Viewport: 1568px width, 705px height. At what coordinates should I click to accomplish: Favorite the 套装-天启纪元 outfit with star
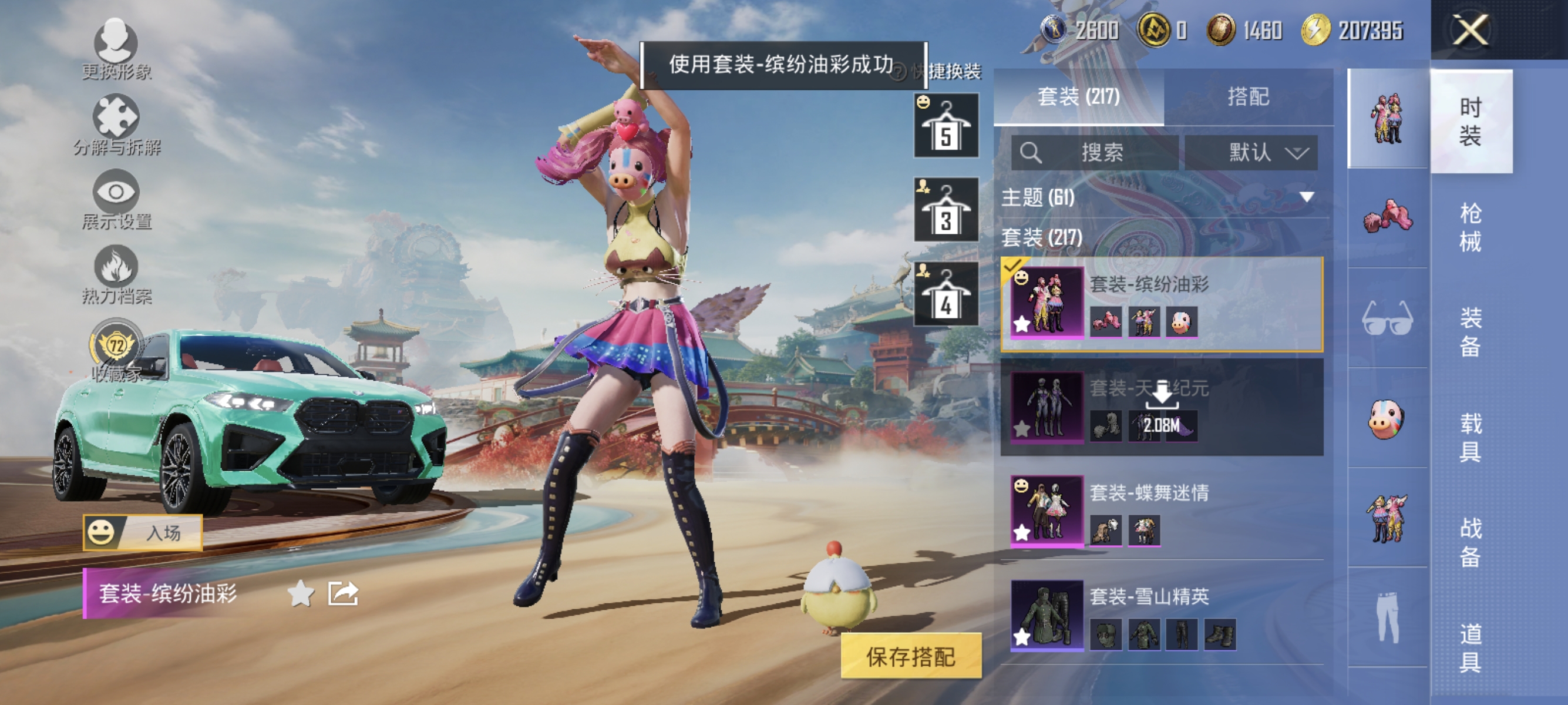(x=1021, y=431)
